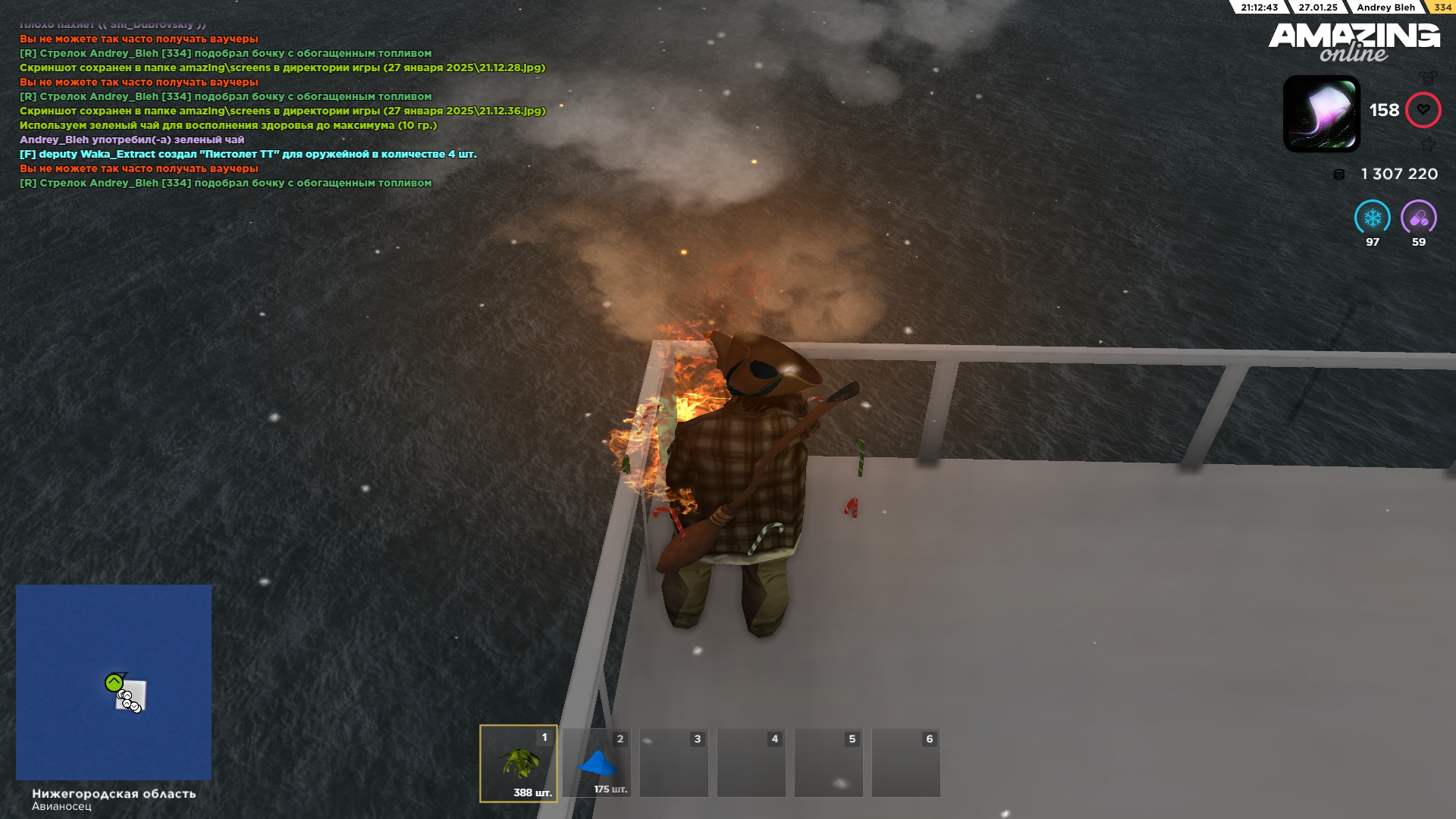Click the red heart health icon
The image size is (1456, 819).
pos(1423,110)
